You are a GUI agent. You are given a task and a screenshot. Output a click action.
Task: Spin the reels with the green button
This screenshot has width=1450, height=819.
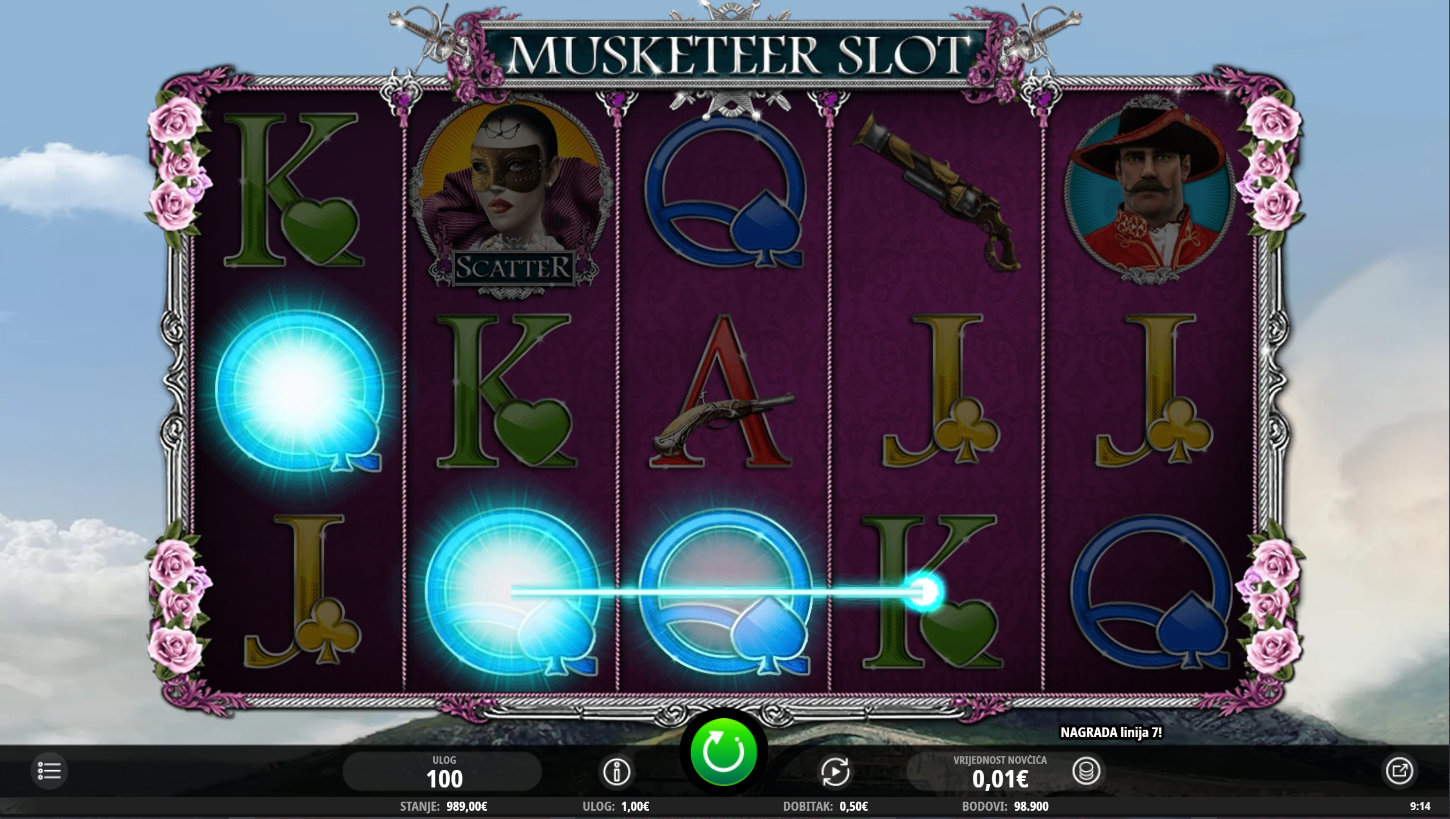pyautogui.click(x=723, y=751)
